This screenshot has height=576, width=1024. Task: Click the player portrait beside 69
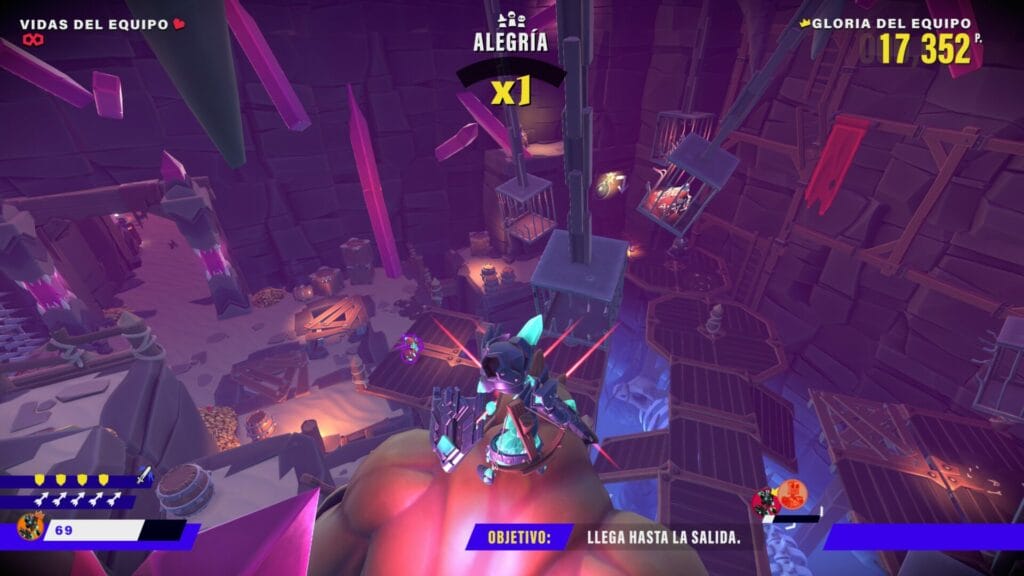coord(30,528)
